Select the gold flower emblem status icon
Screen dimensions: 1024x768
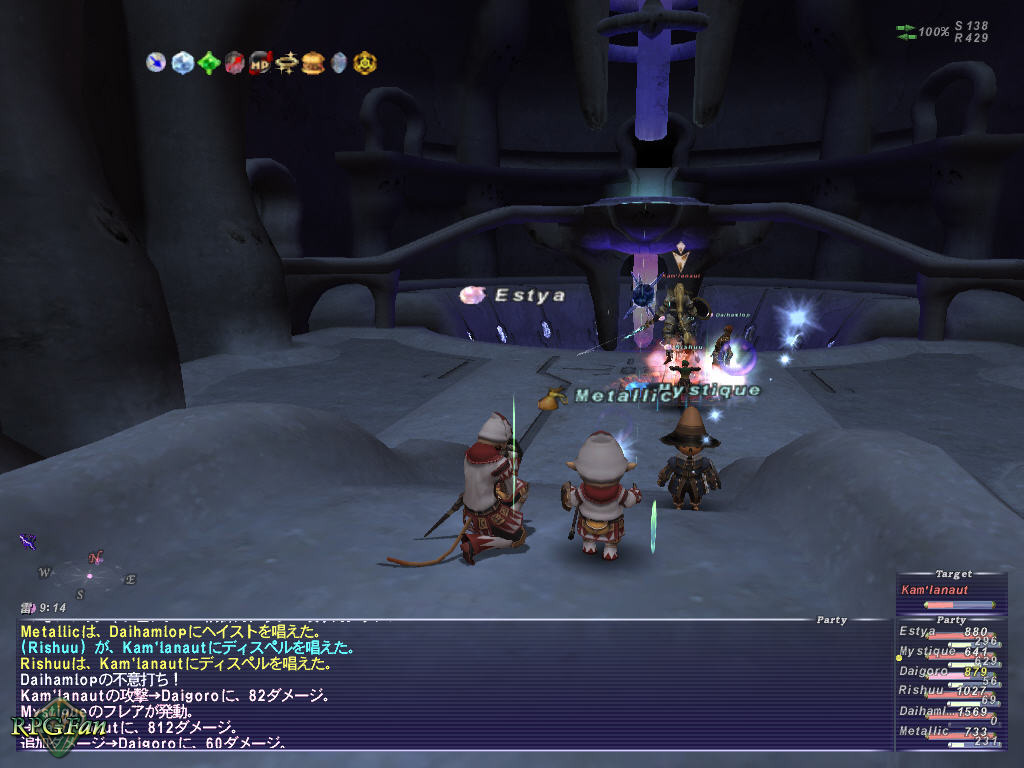click(365, 62)
